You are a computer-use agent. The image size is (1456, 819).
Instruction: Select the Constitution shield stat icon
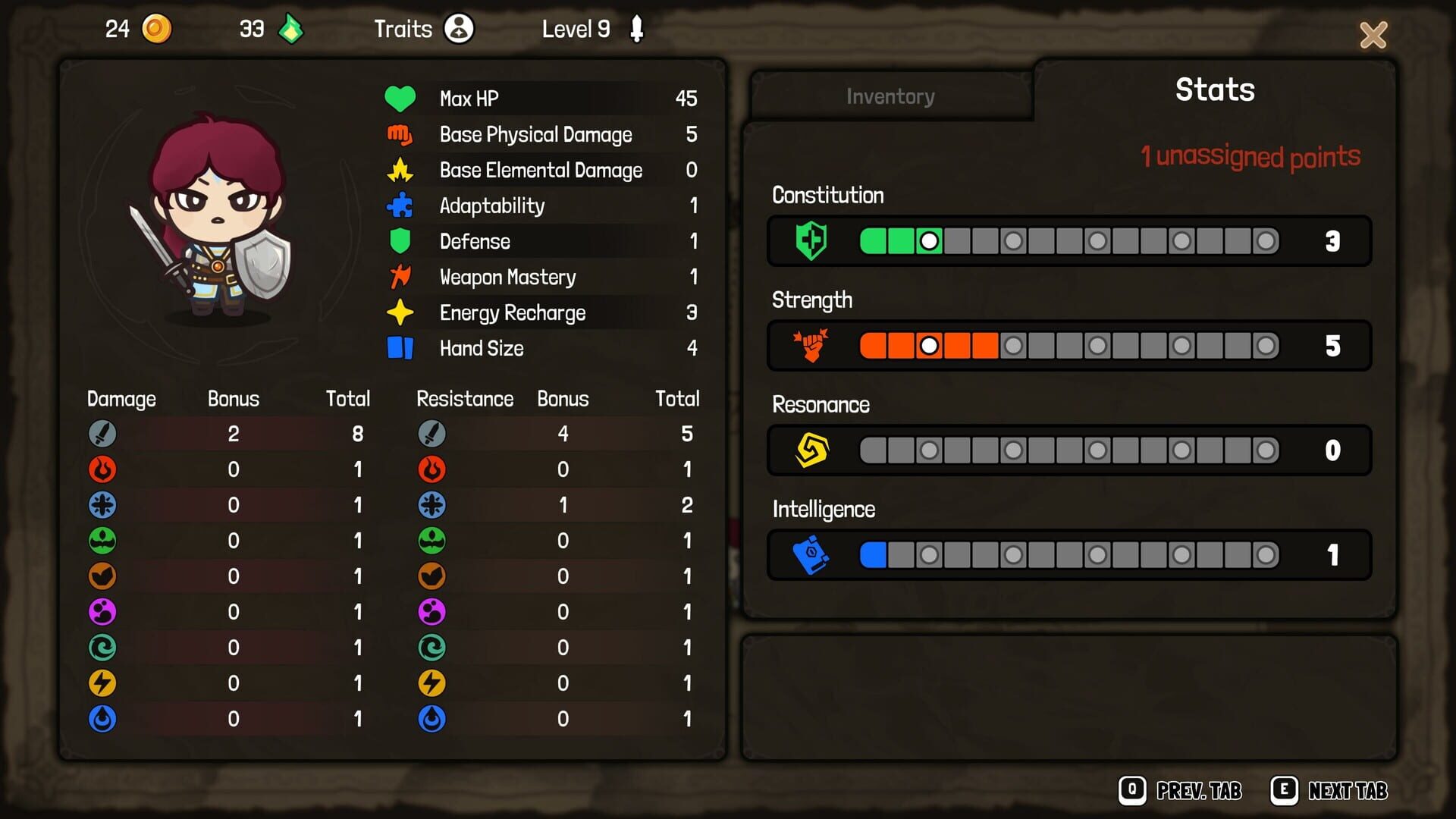coord(811,240)
